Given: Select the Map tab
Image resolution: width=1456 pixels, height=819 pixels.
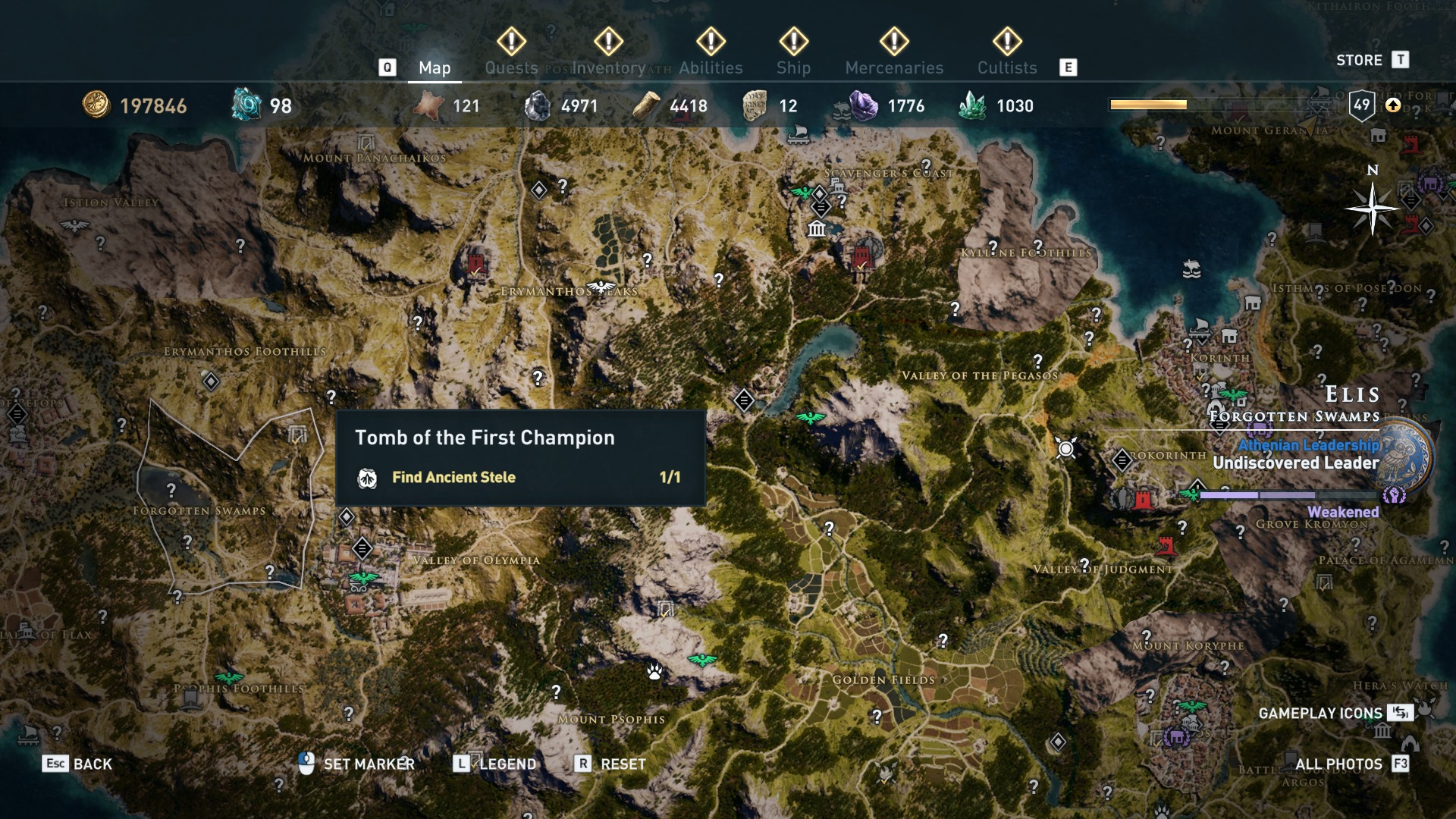Looking at the screenshot, I should coord(435,67).
